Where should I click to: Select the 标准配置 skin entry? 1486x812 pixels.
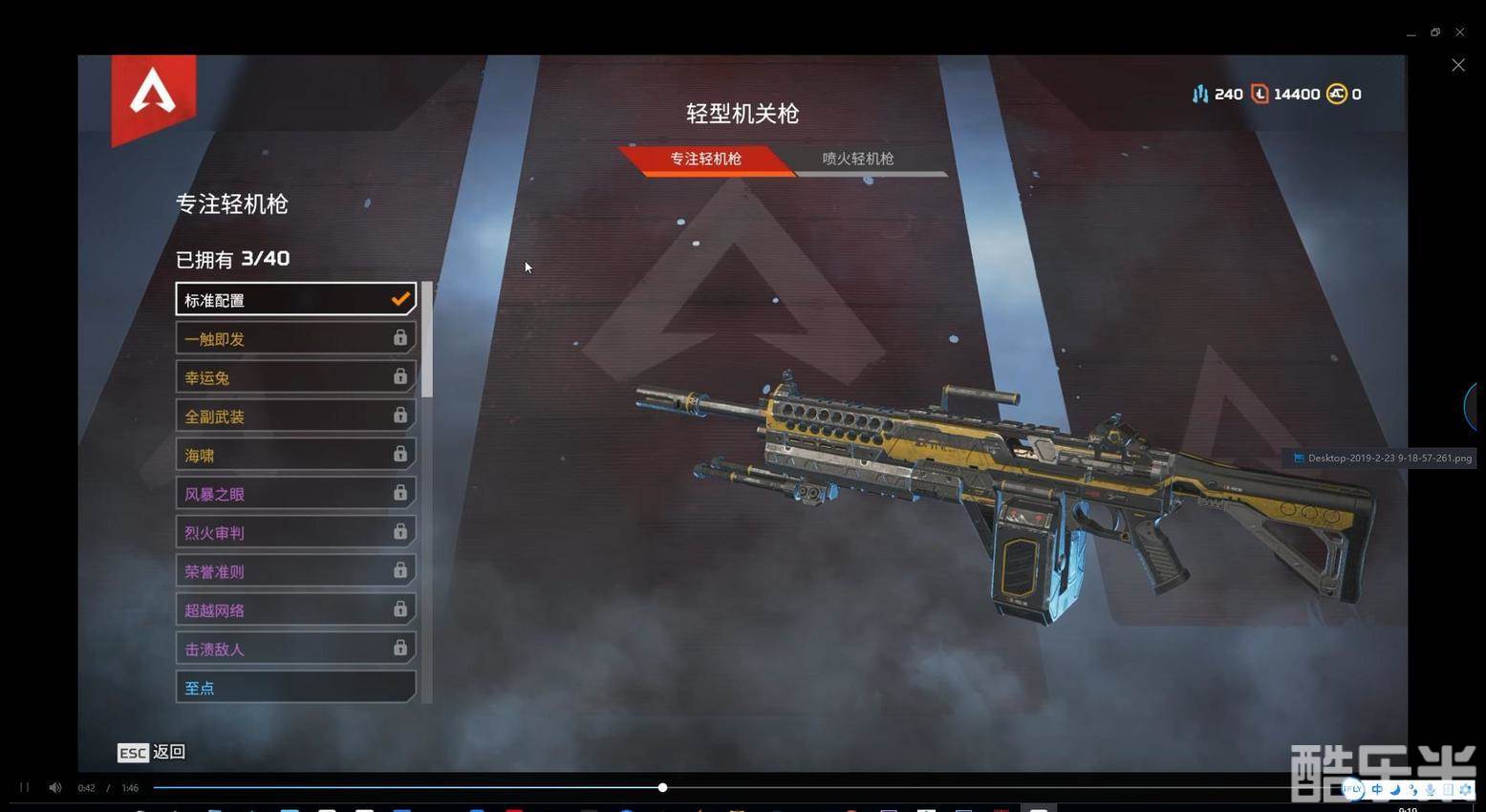point(295,300)
